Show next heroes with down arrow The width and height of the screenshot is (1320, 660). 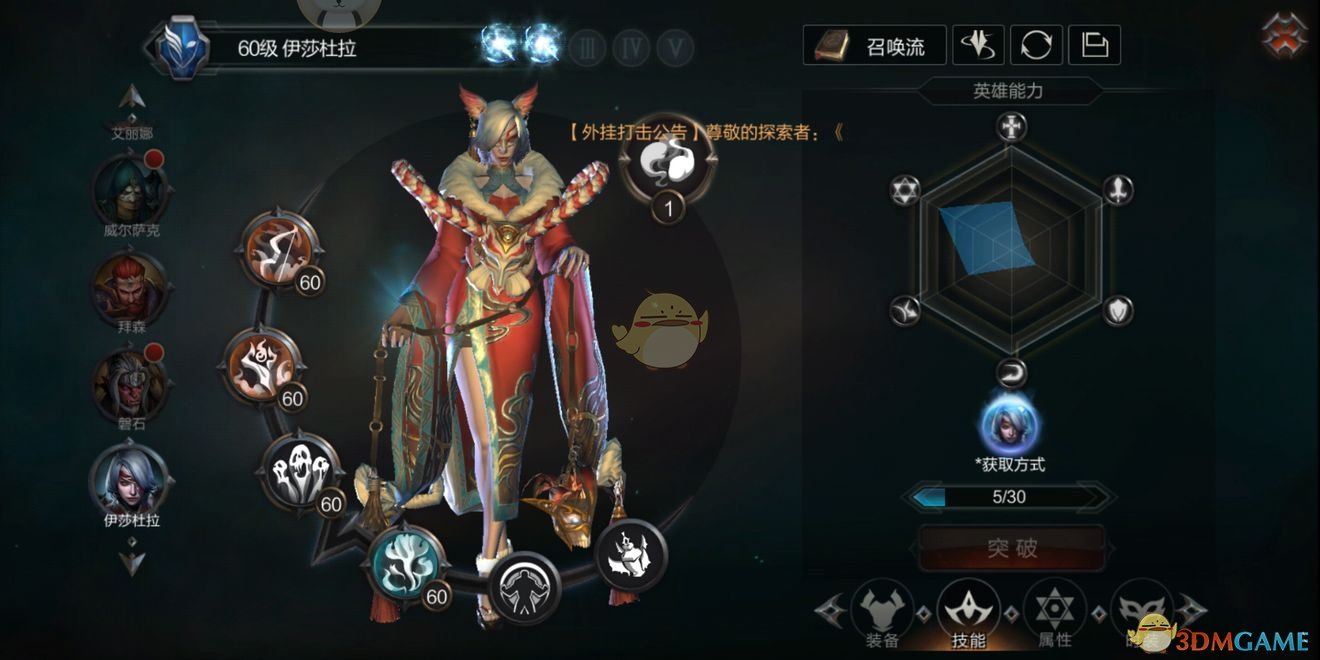(x=133, y=560)
